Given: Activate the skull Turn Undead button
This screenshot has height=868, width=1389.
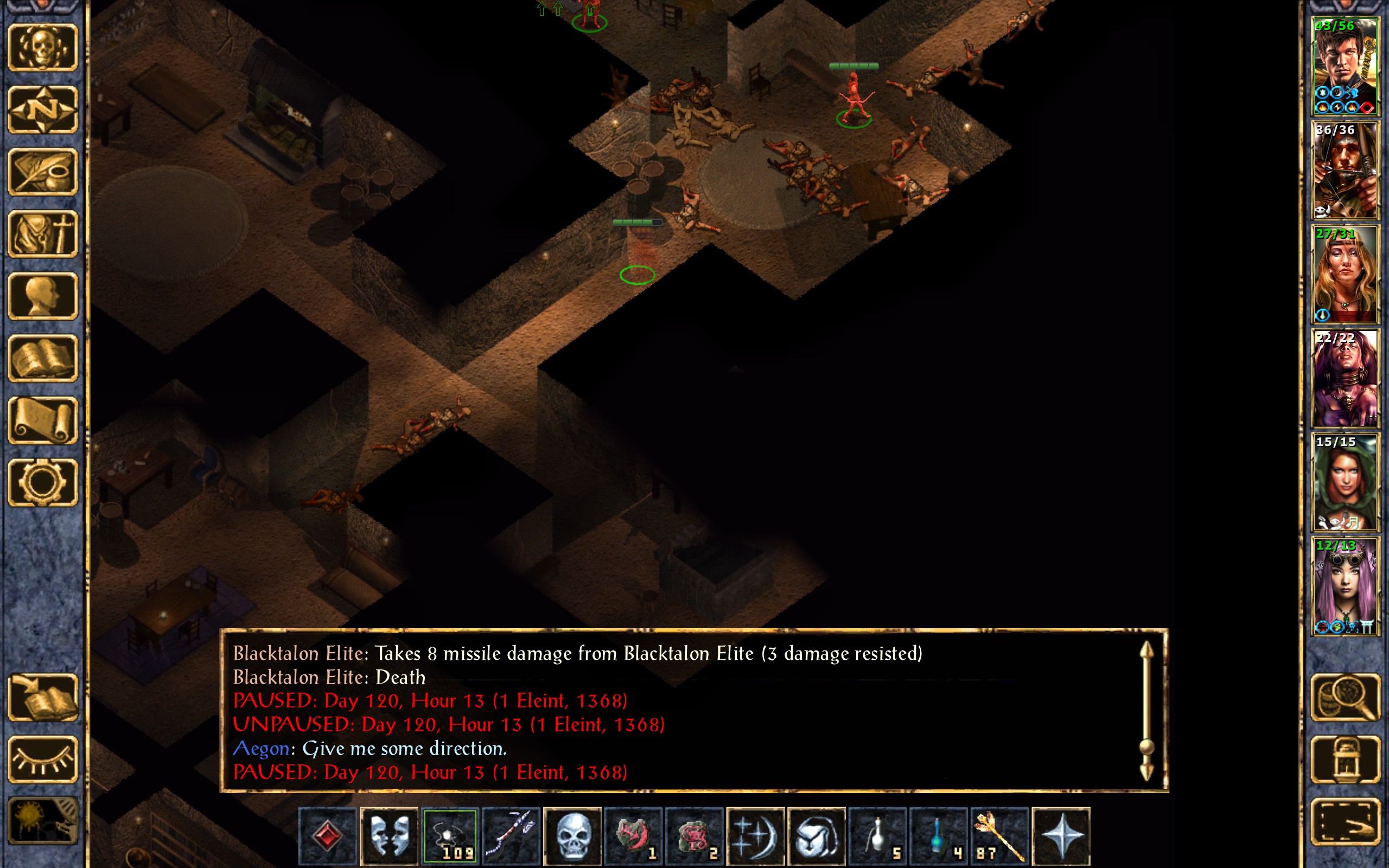Looking at the screenshot, I should pyautogui.click(x=572, y=835).
